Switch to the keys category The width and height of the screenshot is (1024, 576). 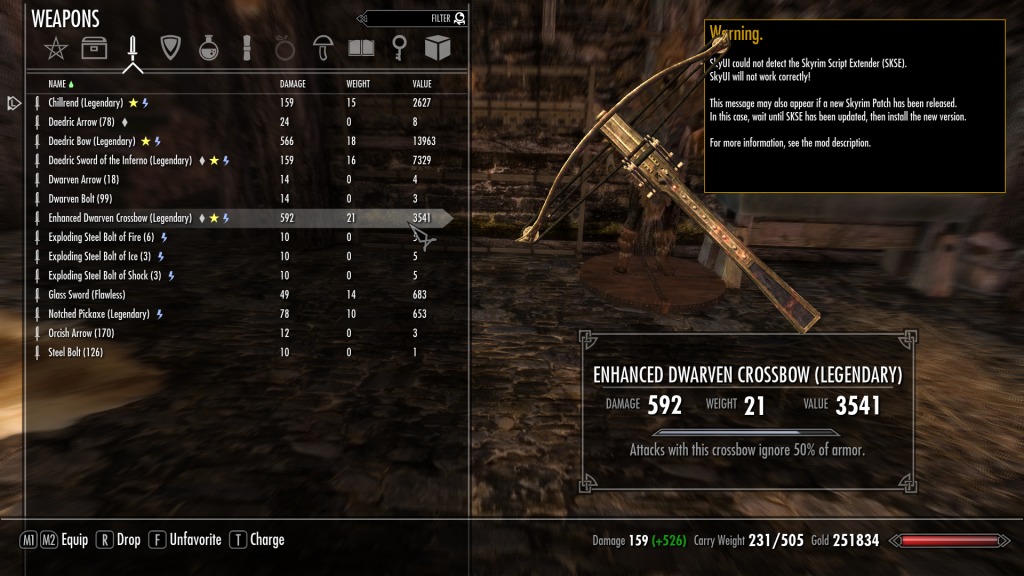coord(399,48)
